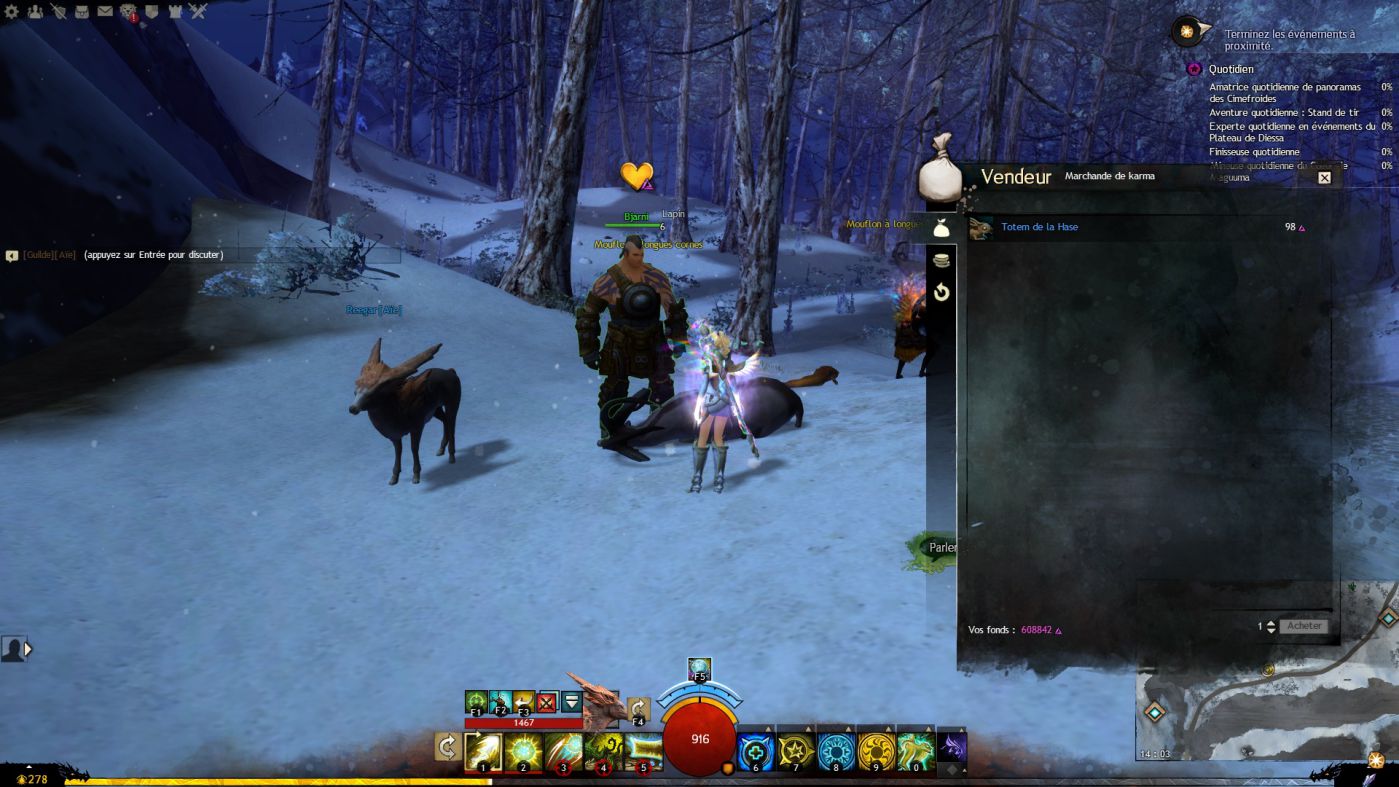Open the crossed swords PvP panel

coord(198,12)
